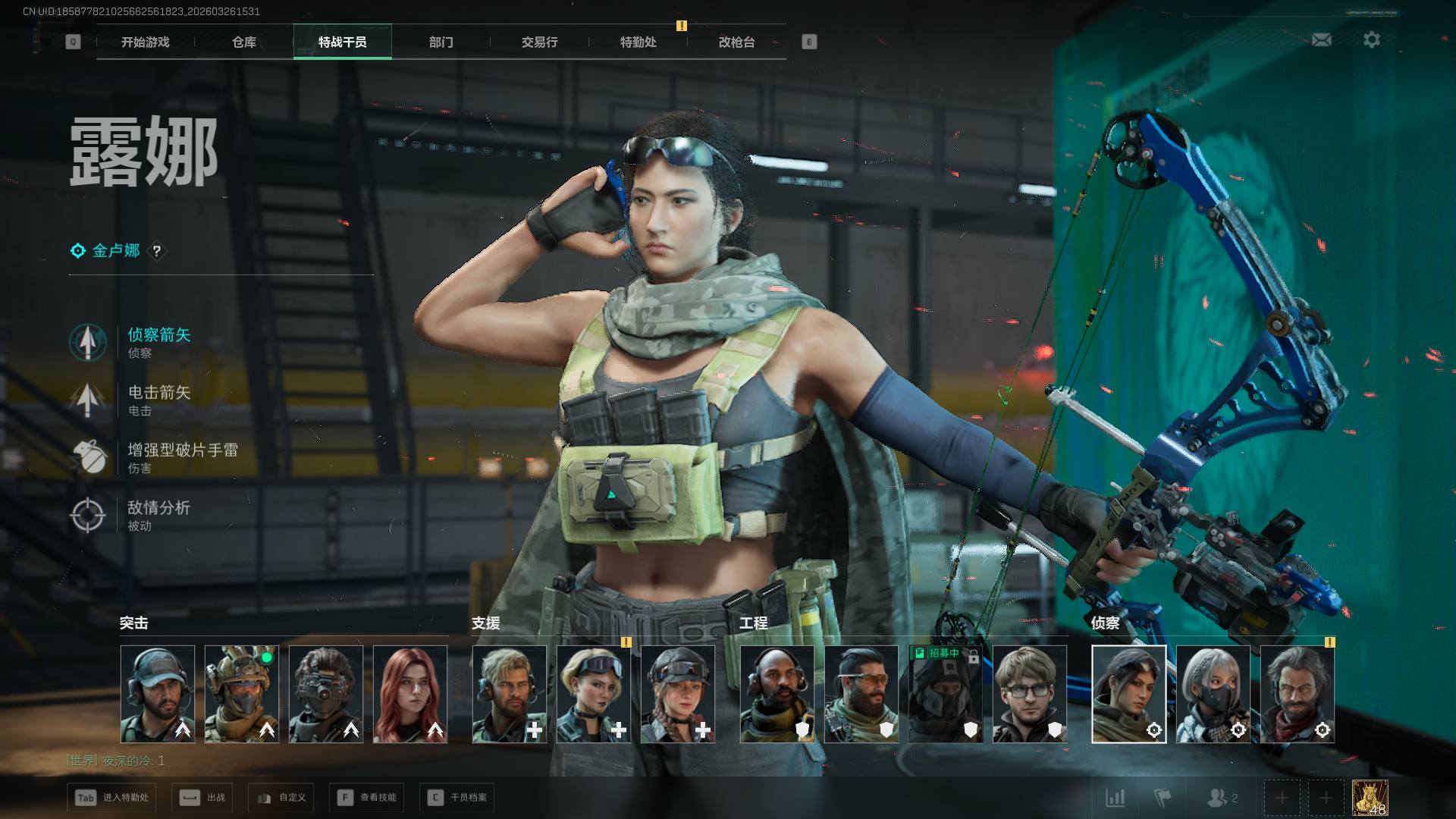1456x819 pixels.
Task: Open the 查看技能 skills view
Action: point(368,798)
